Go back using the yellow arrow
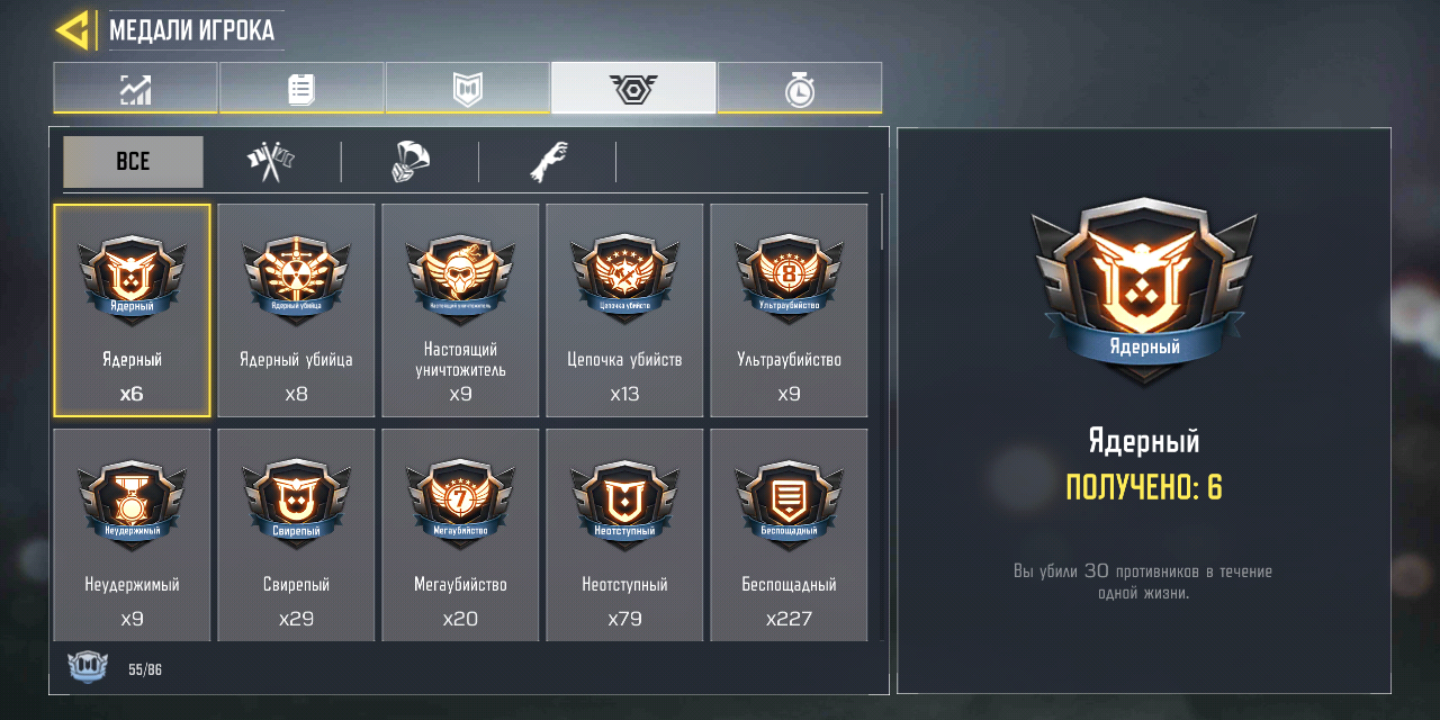Screen dimensions: 1440x720 [x=72, y=30]
